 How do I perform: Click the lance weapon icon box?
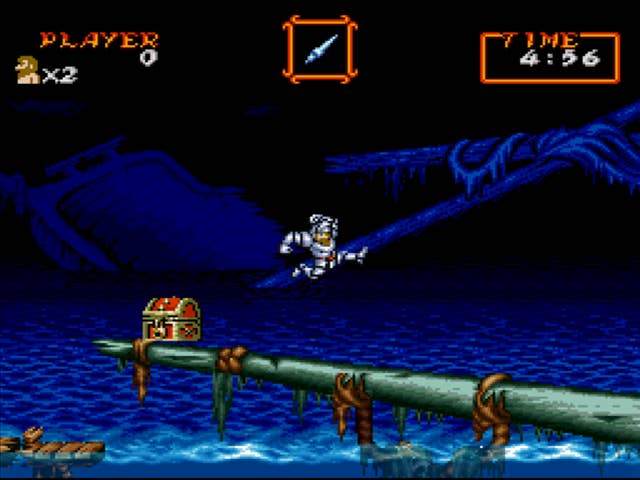(320, 48)
